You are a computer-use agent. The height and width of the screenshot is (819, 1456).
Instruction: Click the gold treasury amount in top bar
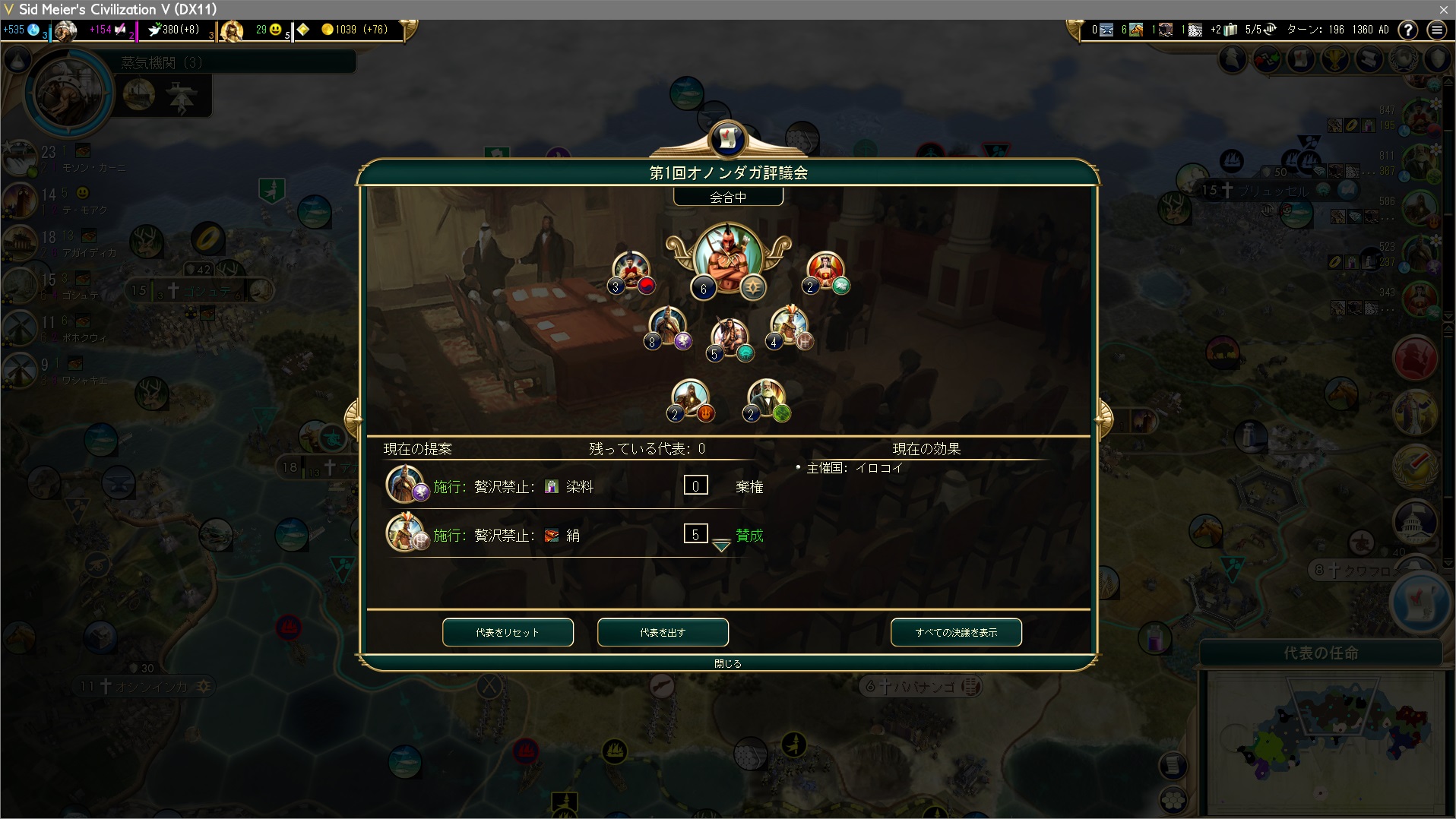[x=354, y=30]
